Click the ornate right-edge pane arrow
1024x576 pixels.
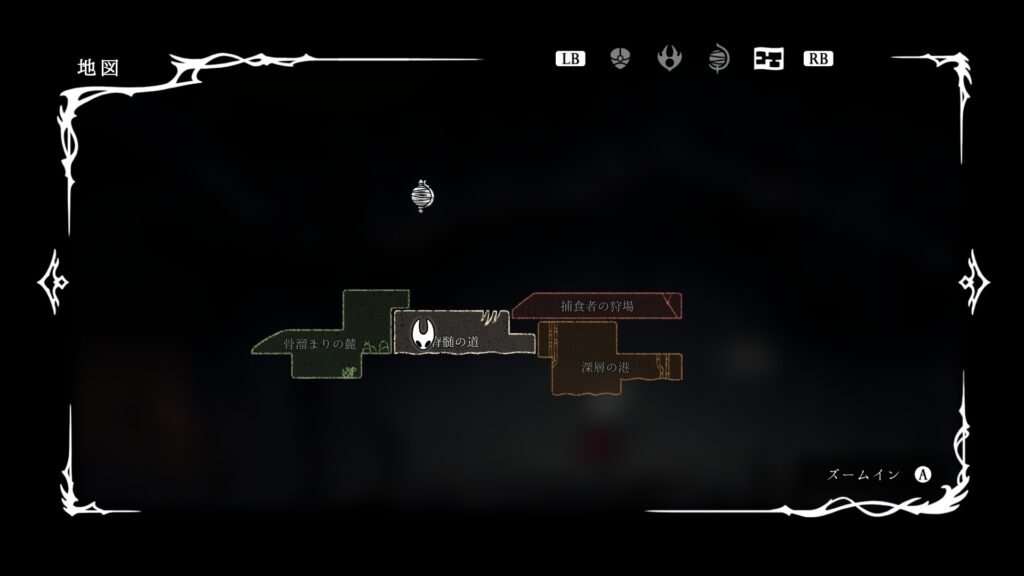click(973, 282)
